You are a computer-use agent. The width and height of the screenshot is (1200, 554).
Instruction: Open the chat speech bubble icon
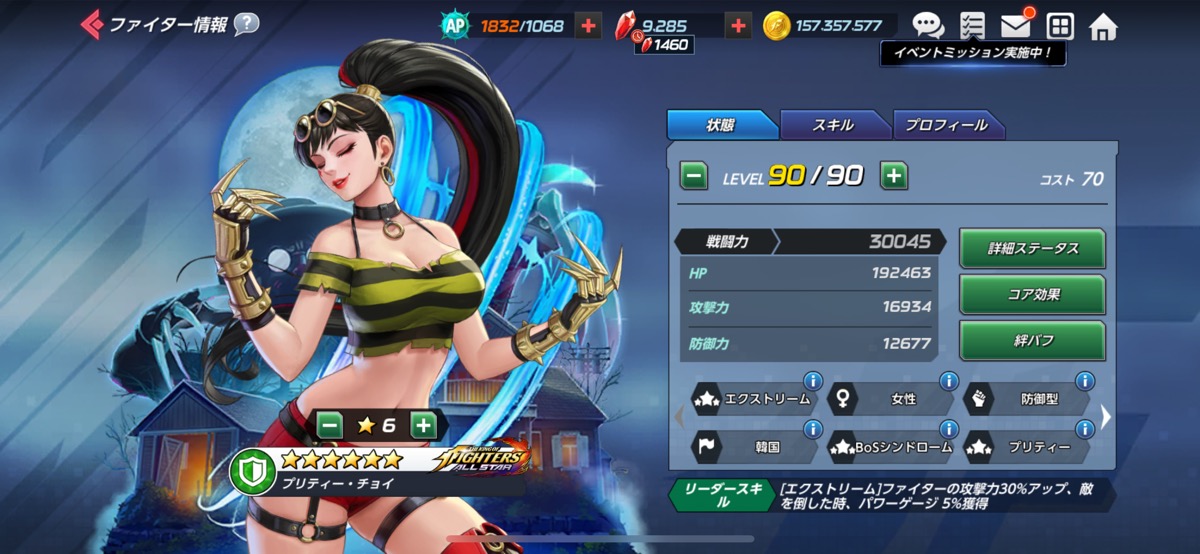(927, 26)
